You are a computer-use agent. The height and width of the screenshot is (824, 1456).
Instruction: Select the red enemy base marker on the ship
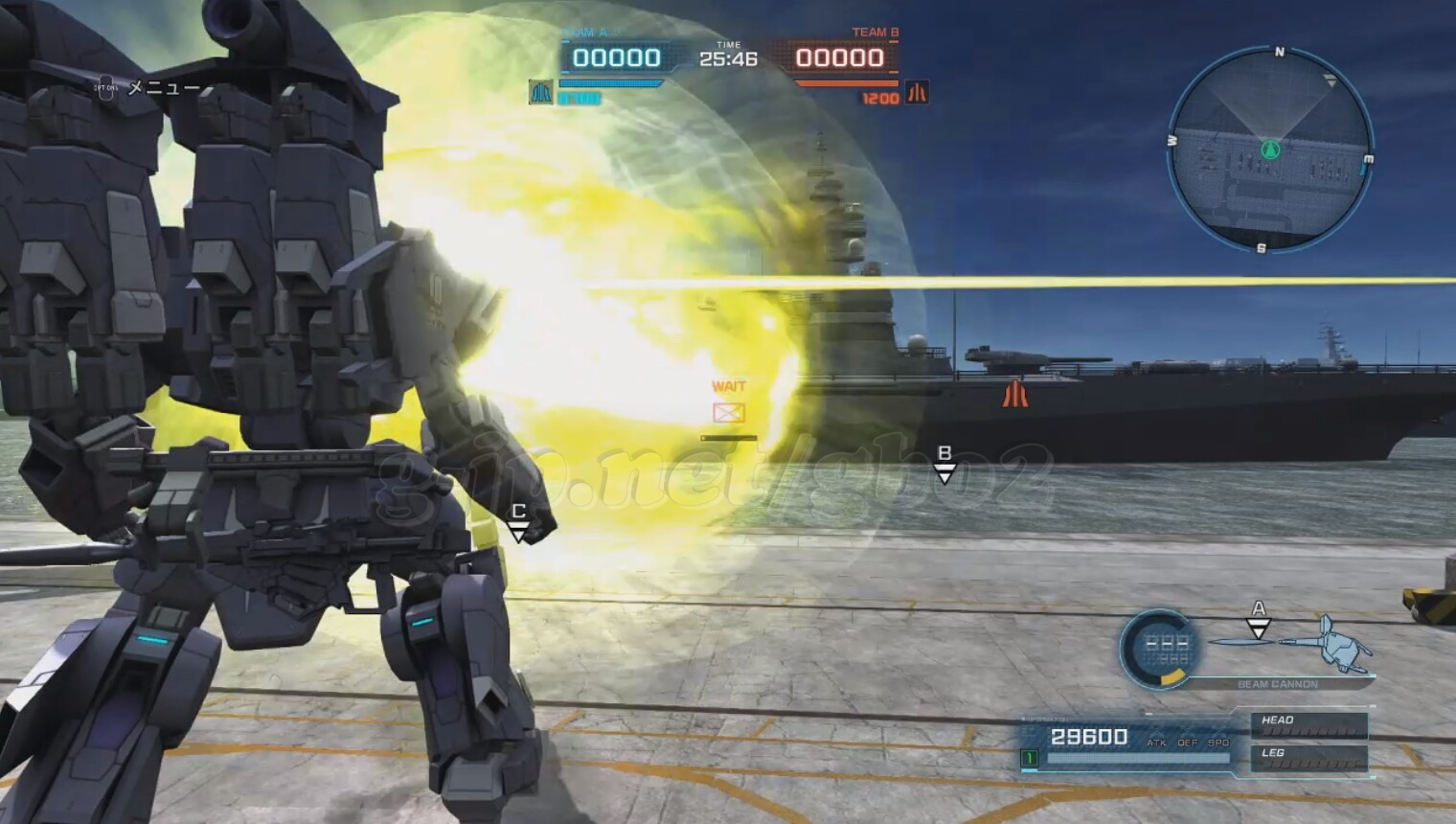1014,393
